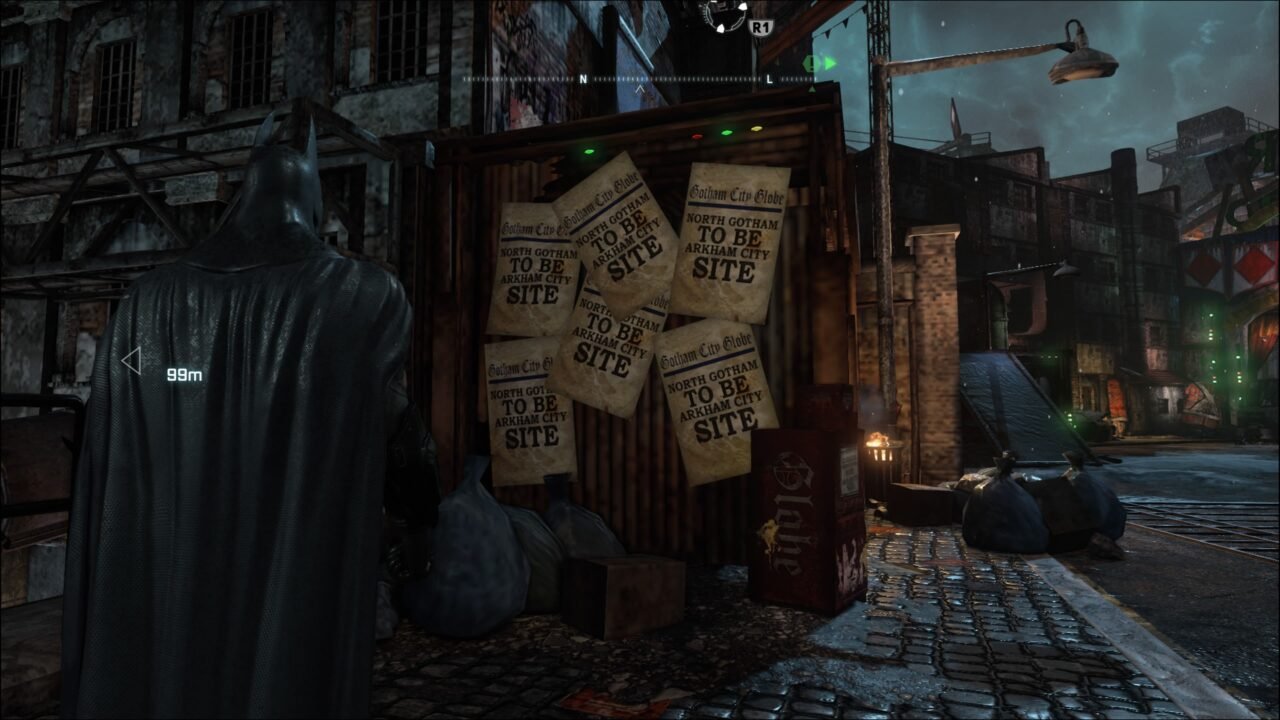Screen dimensions: 1280x720
Task: Toggle the green indicator light on the container
Action: (726, 132)
